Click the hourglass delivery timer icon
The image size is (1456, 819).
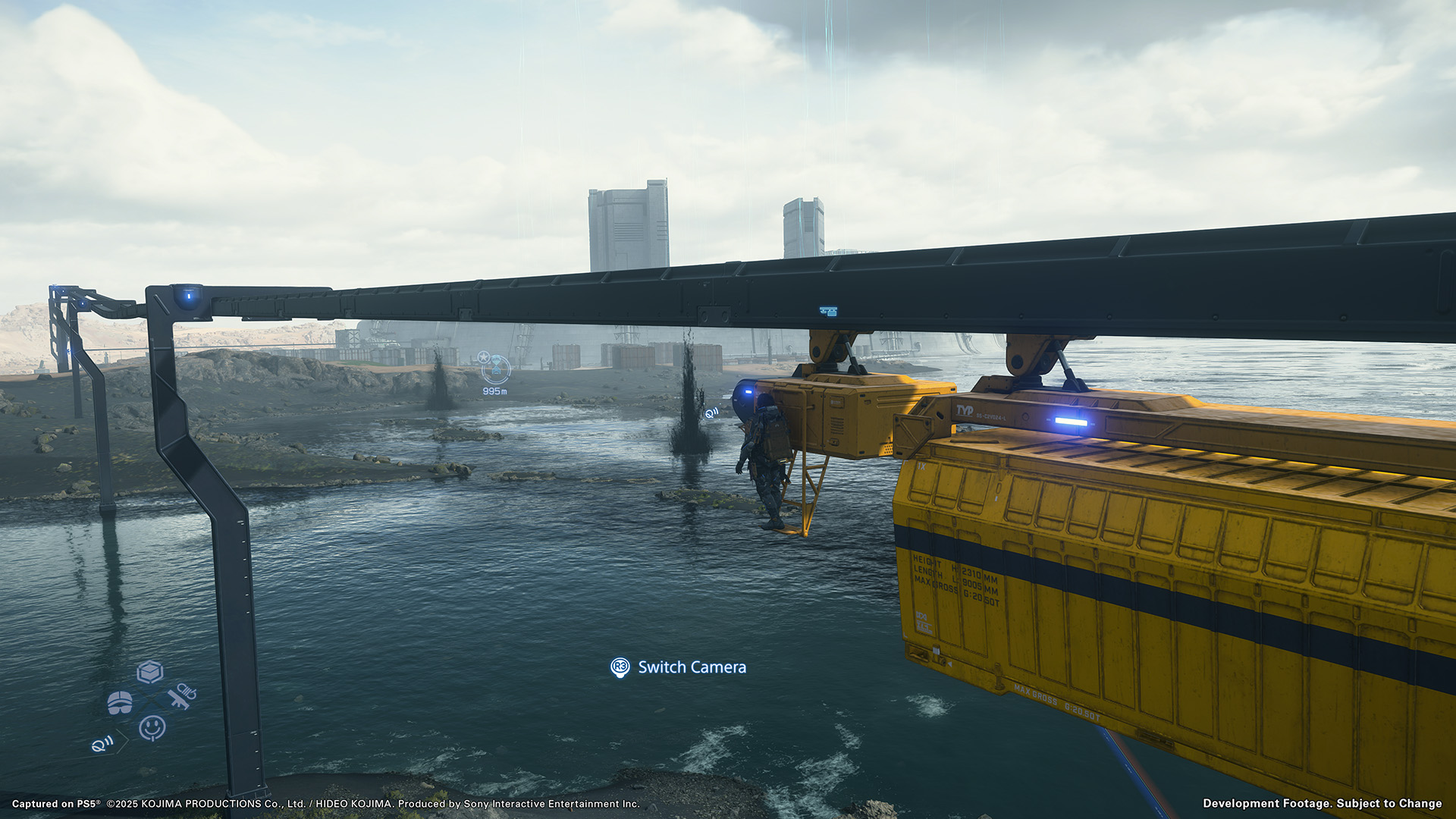(496, 364)
